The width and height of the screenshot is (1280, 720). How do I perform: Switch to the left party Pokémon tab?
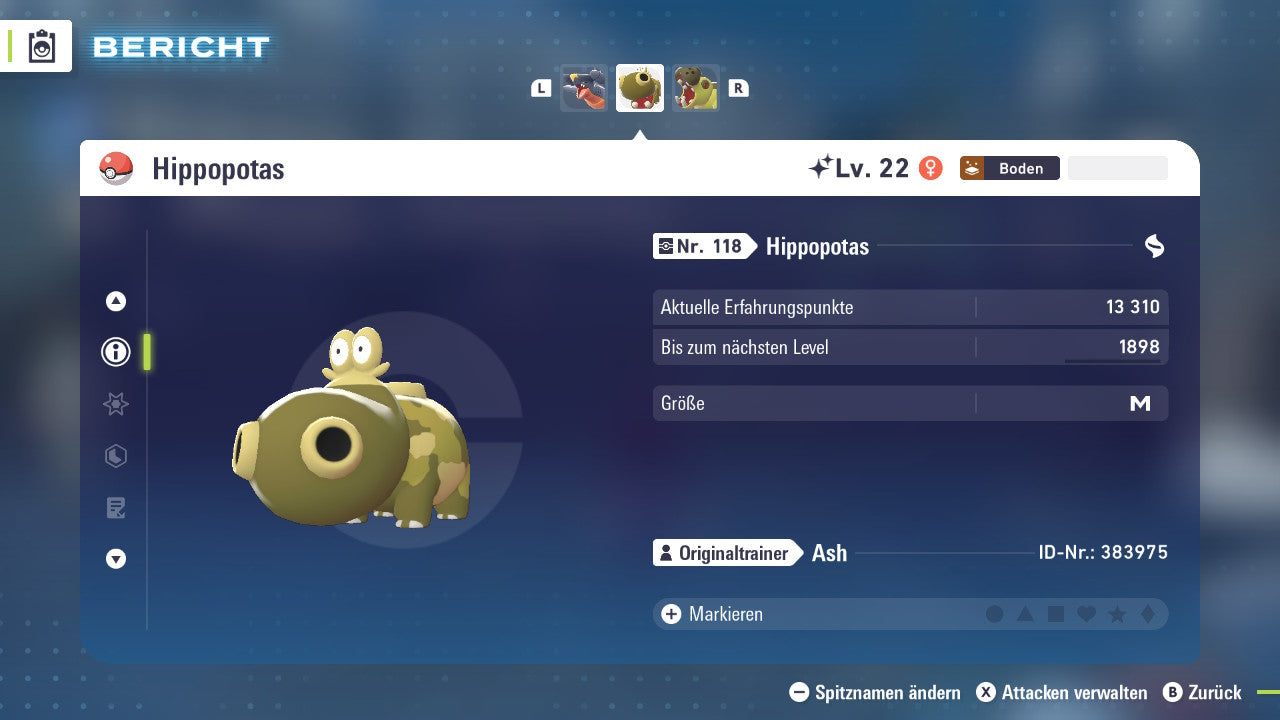point(584,88)
